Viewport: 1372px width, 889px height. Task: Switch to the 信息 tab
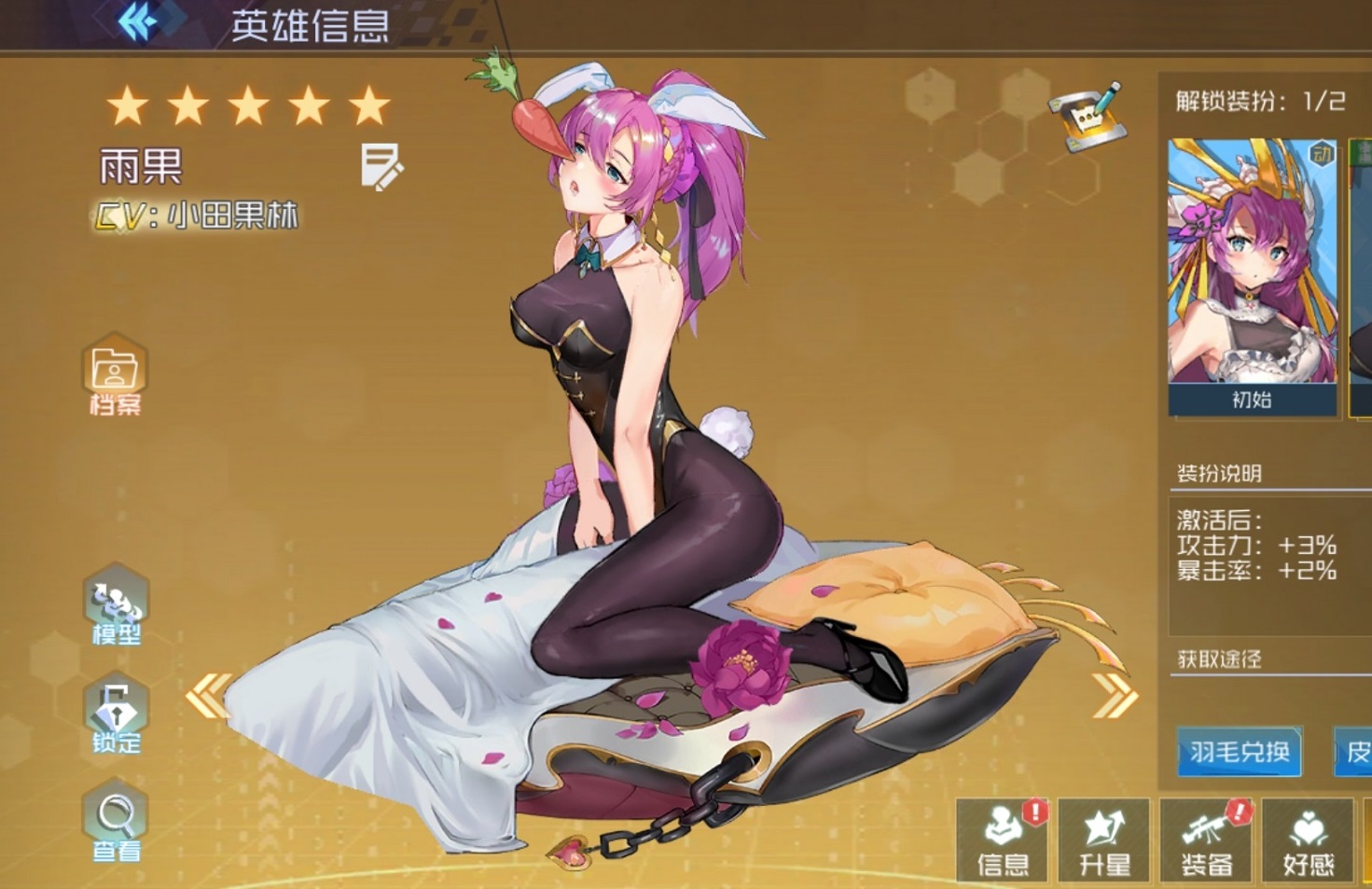1003,840
